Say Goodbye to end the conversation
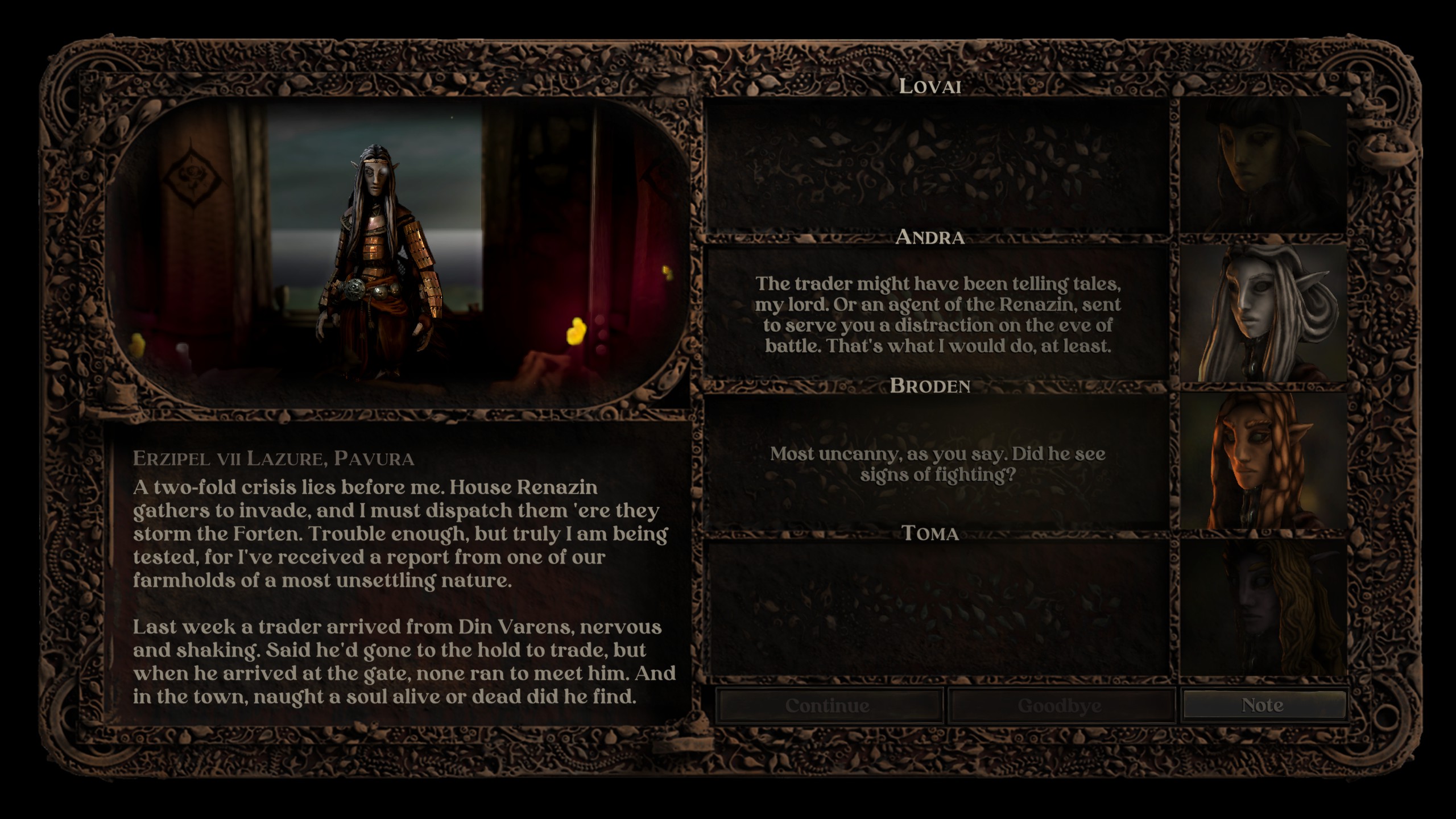 (x=1060, y=706)
